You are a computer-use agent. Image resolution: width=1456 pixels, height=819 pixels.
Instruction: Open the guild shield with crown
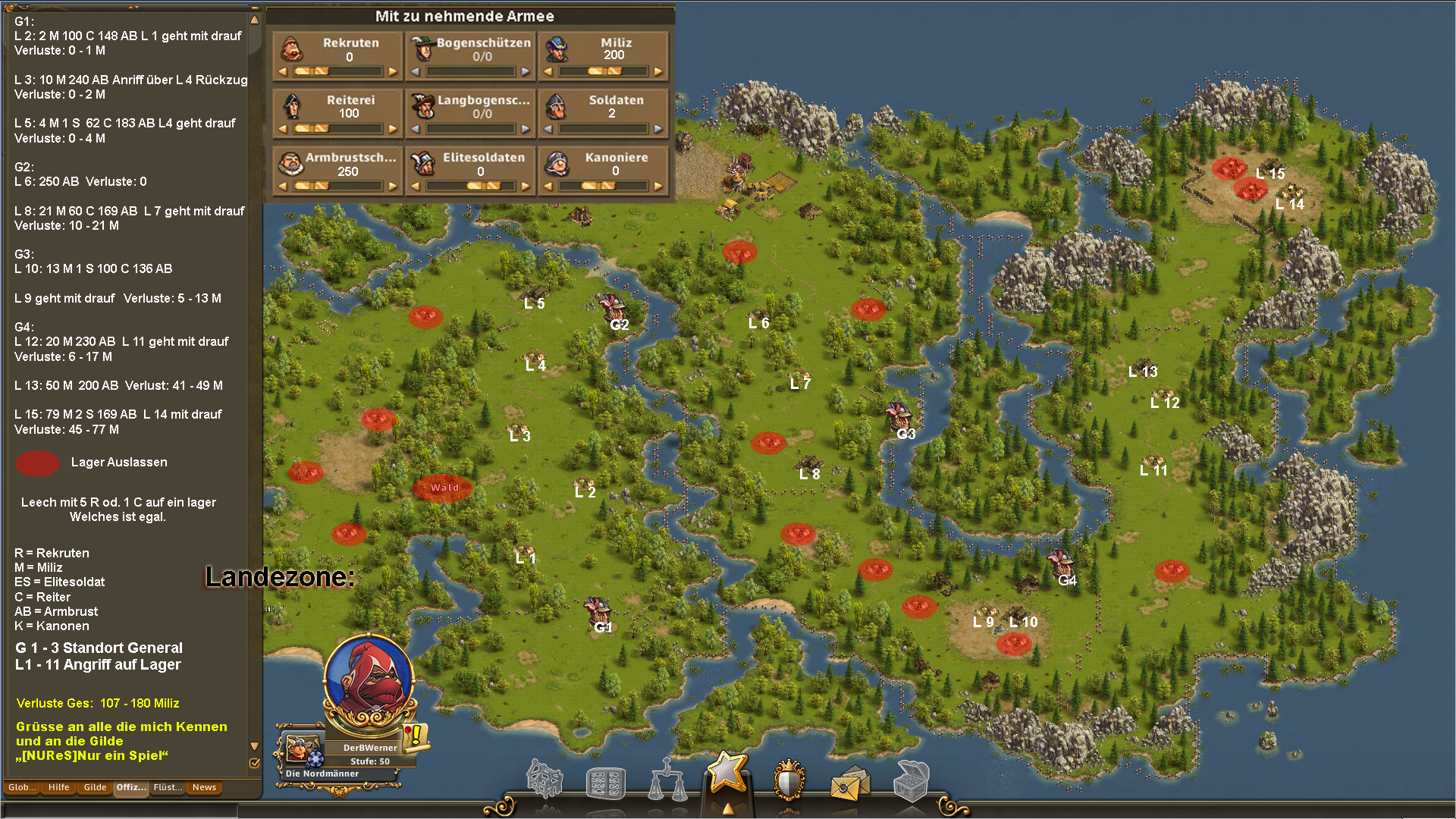[789, 780]
